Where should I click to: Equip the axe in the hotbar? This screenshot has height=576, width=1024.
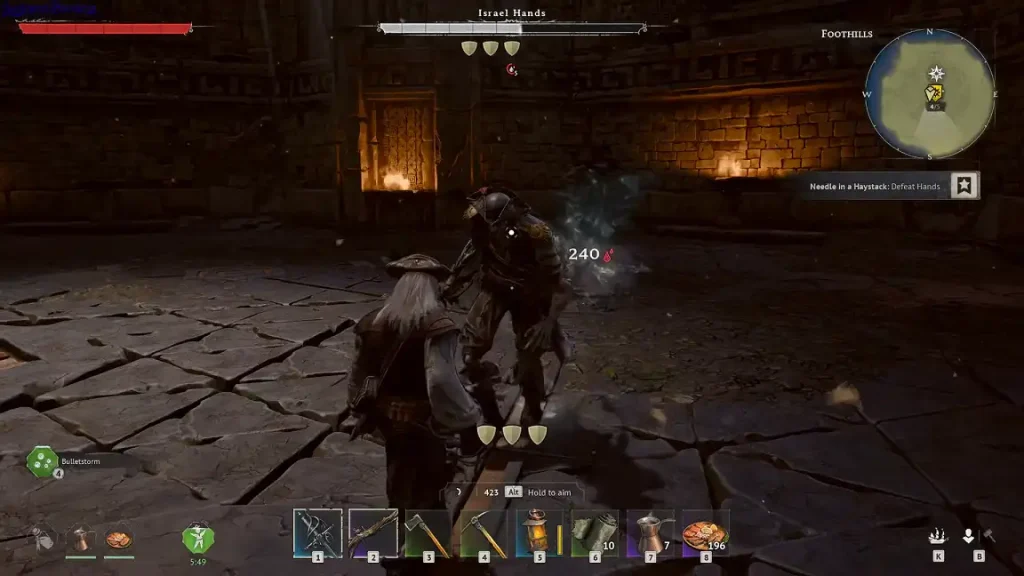click(x=428, y=532)
